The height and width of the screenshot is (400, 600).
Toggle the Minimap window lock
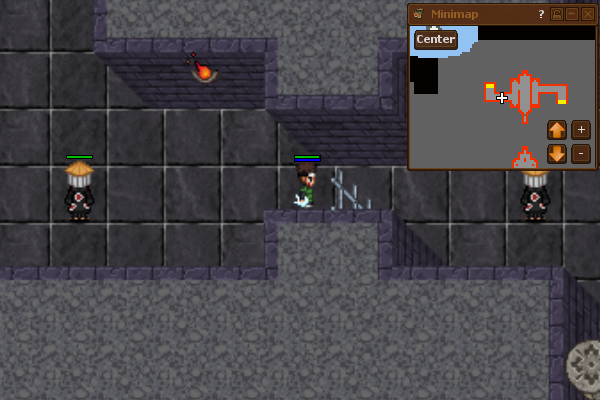(557, 14)
